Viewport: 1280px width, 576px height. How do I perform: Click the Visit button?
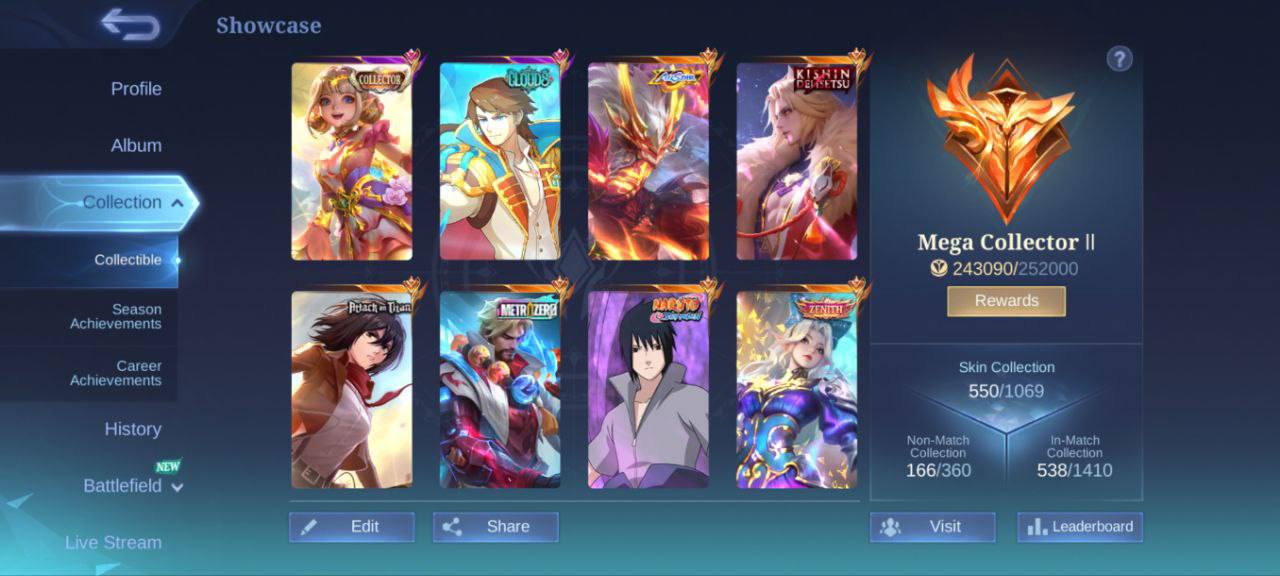(932, 527)
